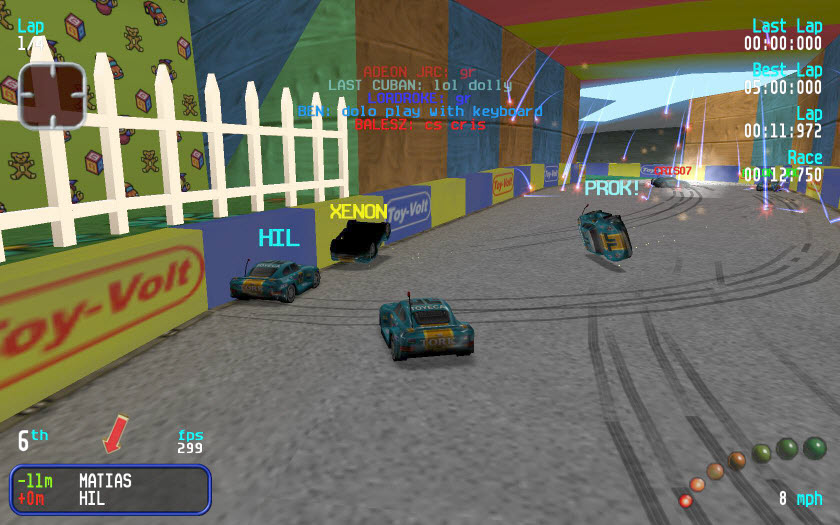Click LAST CUBAN's 'lol dolly' chat line
Viewport: 840px width, 525px height.
coord(420,85)
